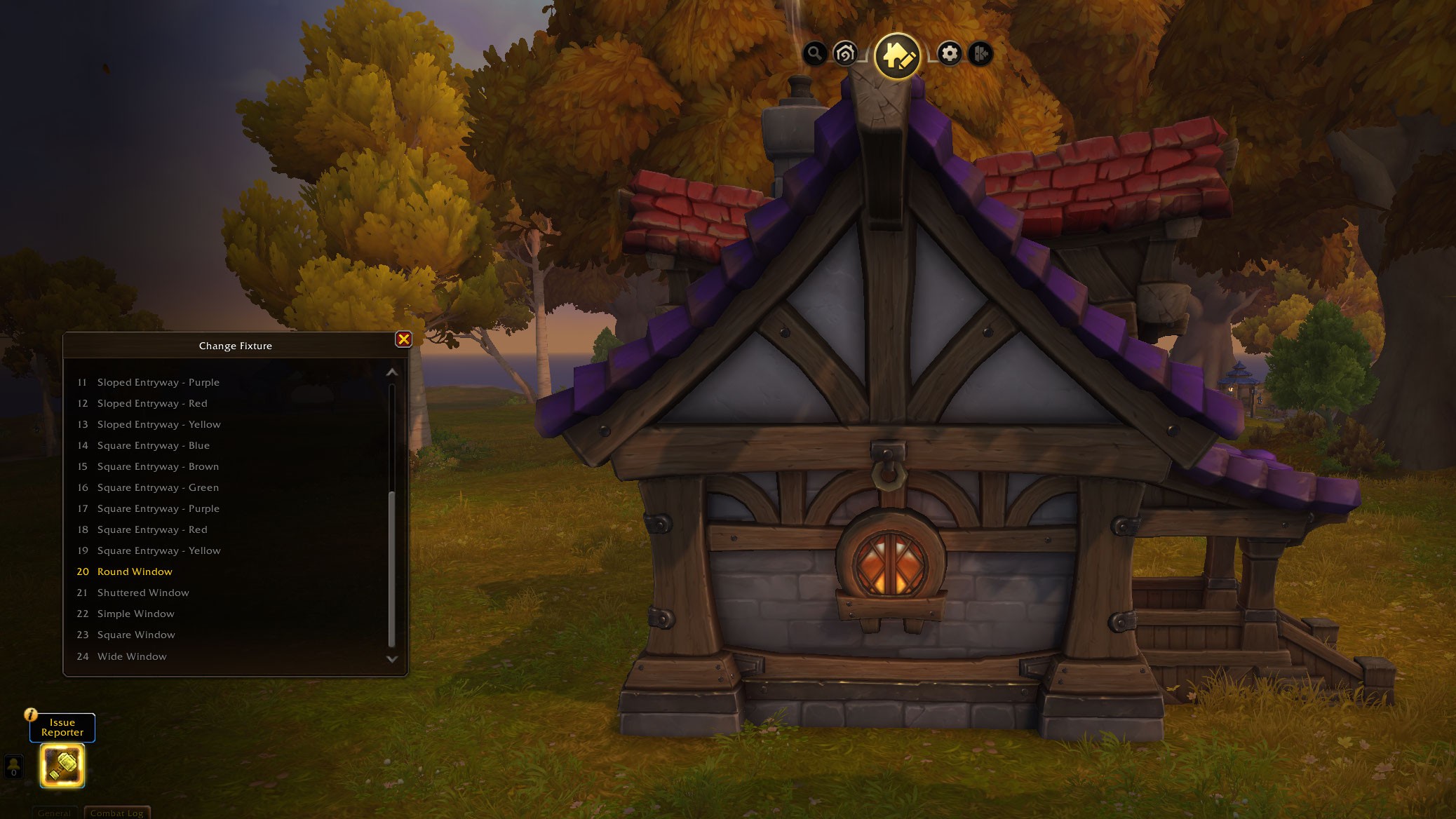Choose Square Entryway - Brown fixture
The width and height of the screenshot is (1456, 819).
(x=158, y=466)
